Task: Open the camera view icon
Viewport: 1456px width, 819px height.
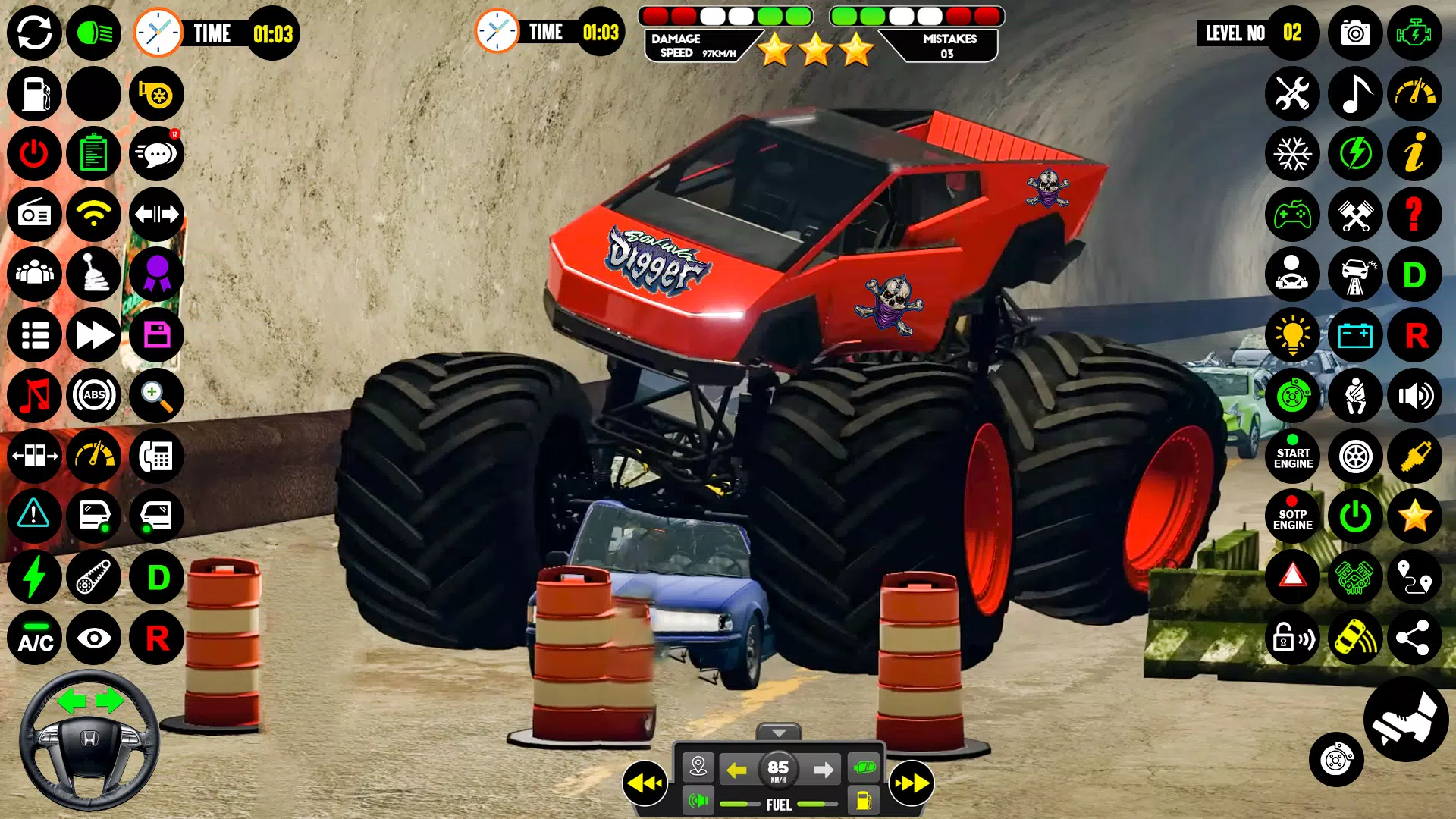Action: pyautogui.click(x=1354, y=33)
